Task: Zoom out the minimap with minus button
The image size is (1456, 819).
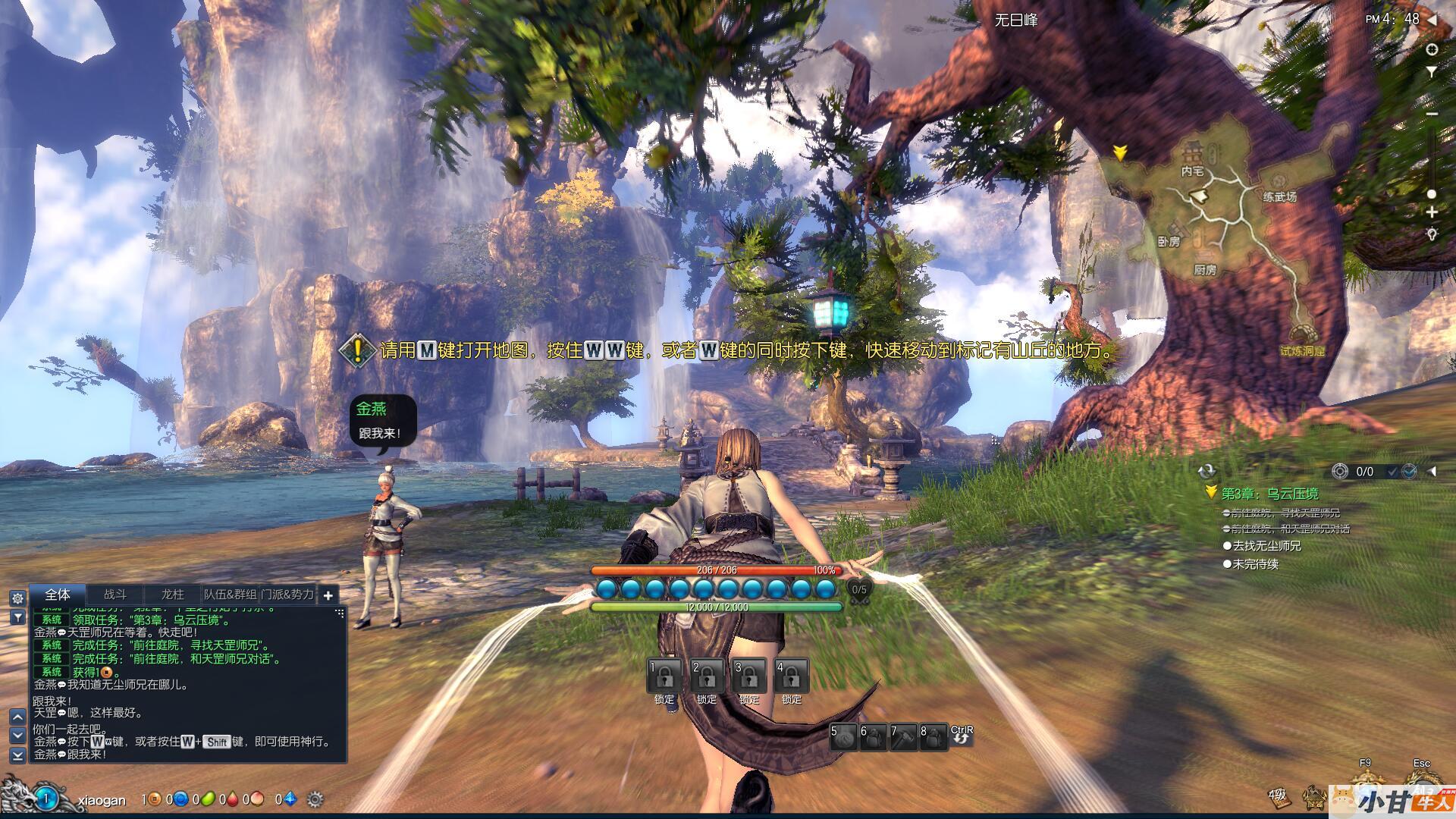Action: click(x=1432, y=114)
